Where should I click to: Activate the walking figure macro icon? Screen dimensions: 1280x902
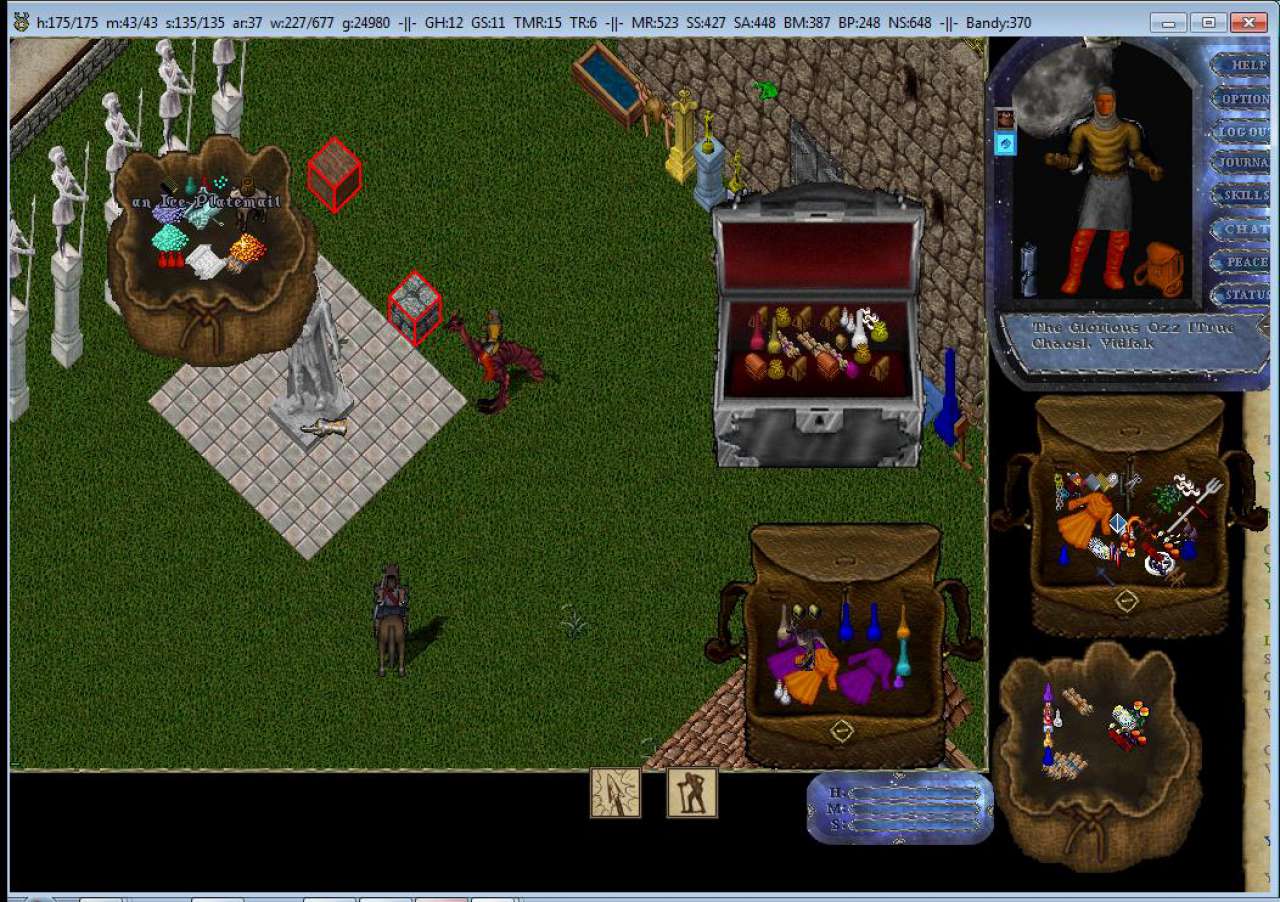(692, 792)
